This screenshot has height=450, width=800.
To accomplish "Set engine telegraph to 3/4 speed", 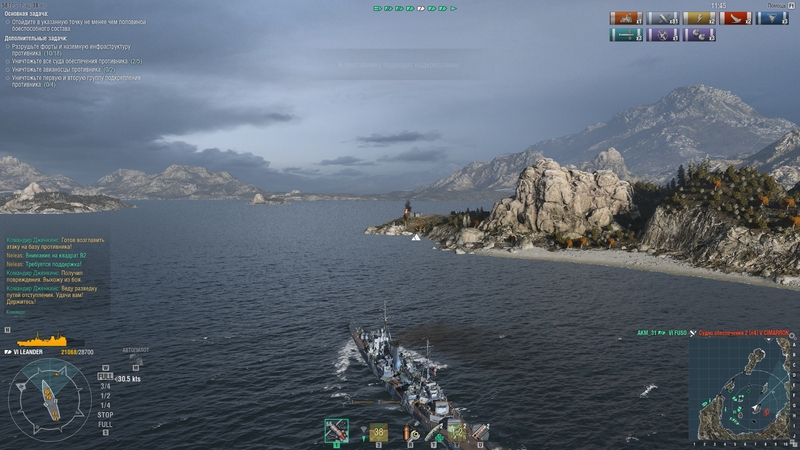I will point(105,386).
